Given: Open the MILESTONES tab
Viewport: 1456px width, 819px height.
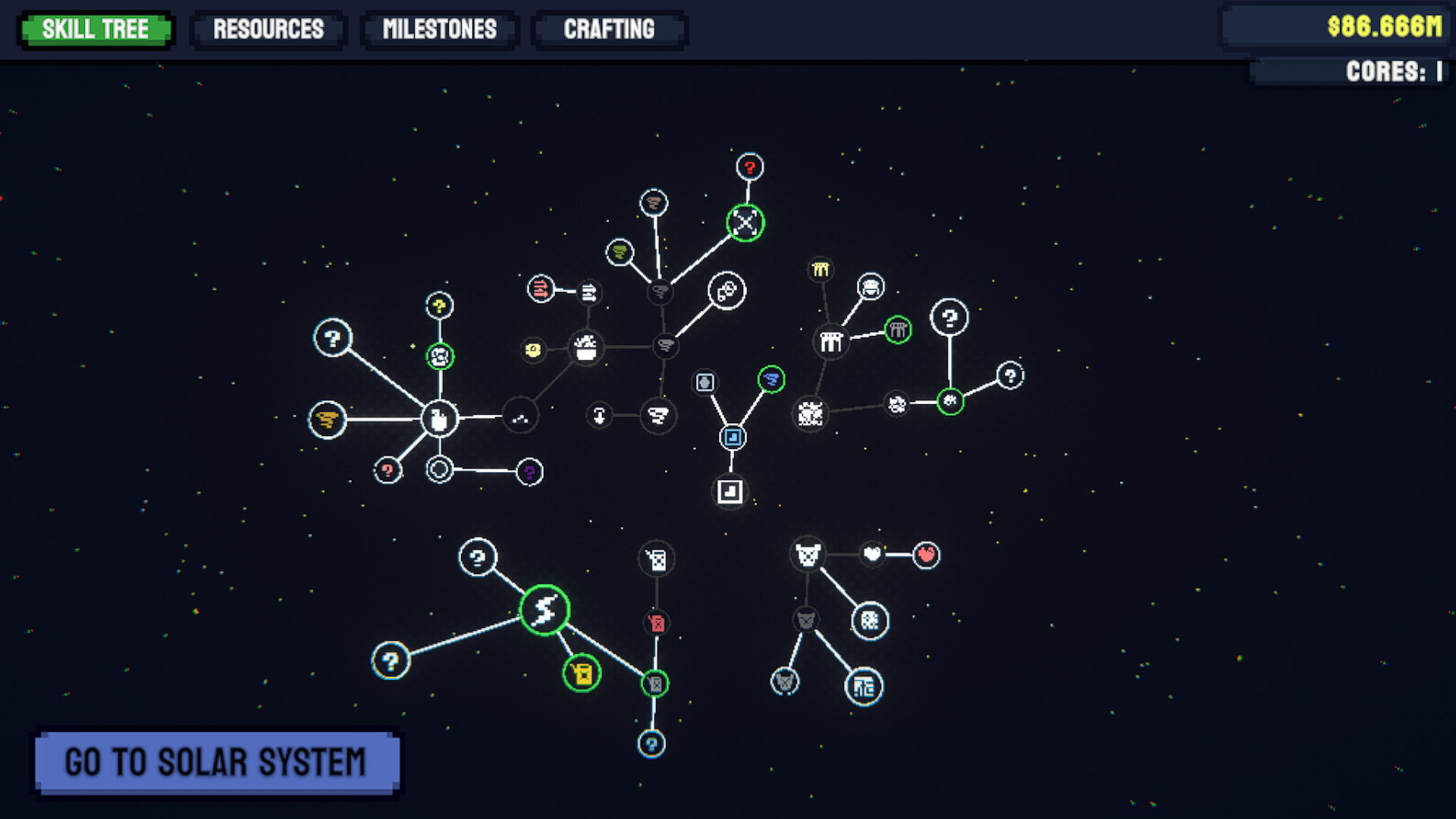Looking at the screenshot, I should (440, 30).
